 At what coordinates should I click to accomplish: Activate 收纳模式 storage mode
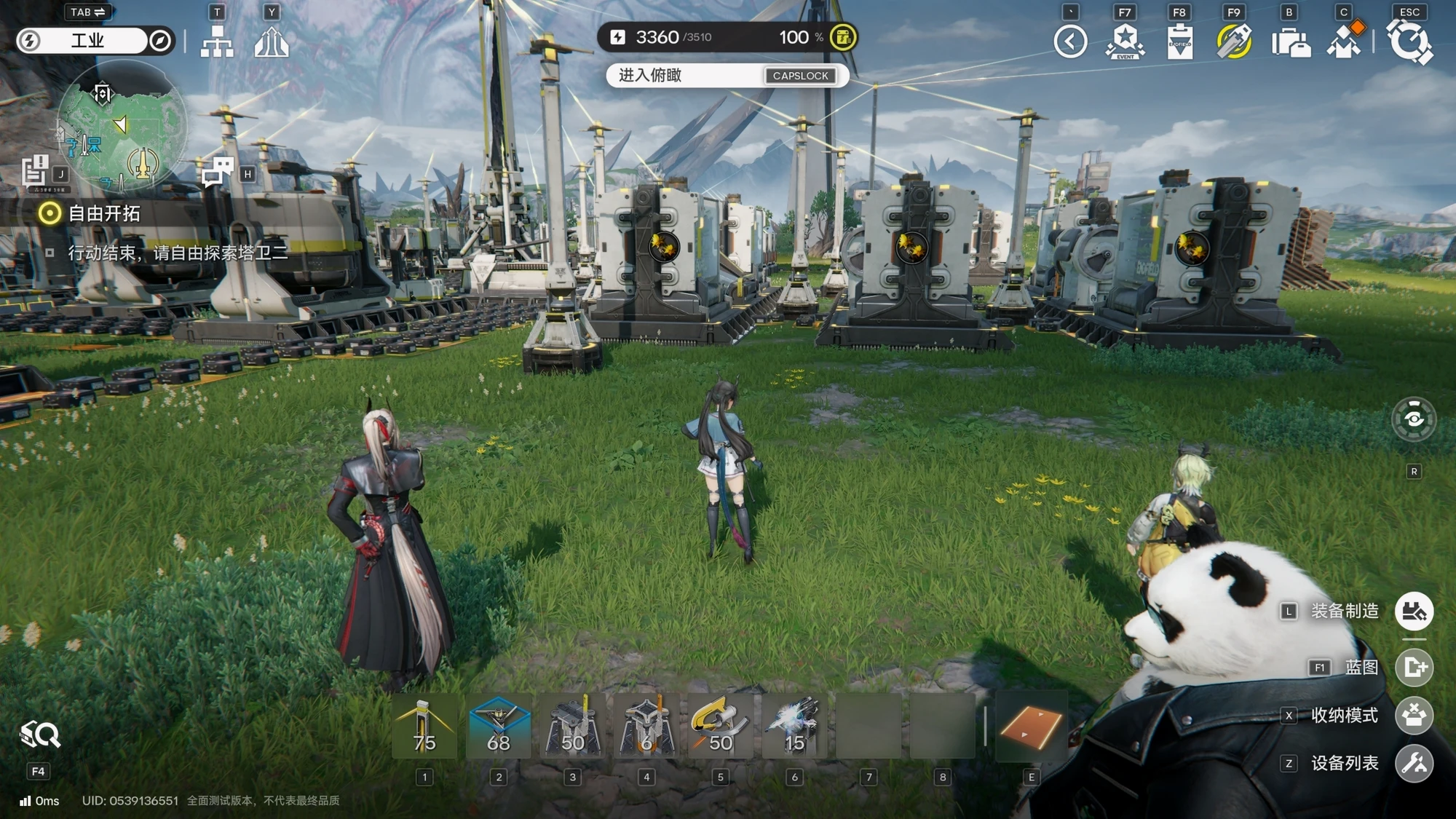coord(1414,716)
